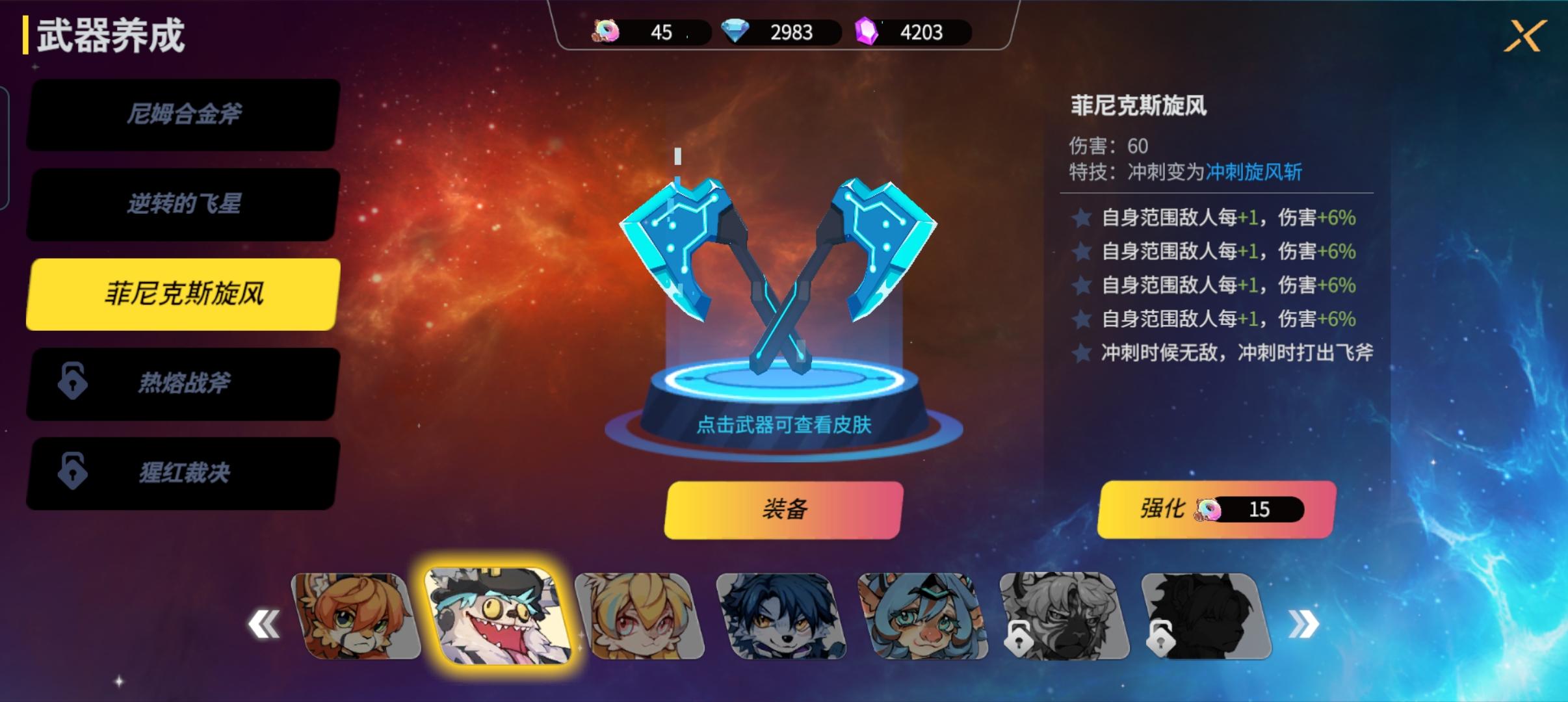The image size is (1568, 702).
Task: Click the 强化 upgrade button showing 15
Action: click(1215, 510)
